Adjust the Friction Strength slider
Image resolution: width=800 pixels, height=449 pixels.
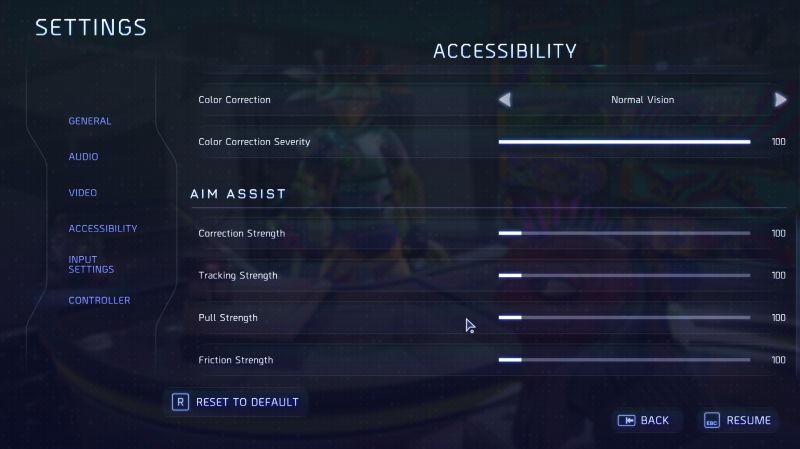point(624,360)
